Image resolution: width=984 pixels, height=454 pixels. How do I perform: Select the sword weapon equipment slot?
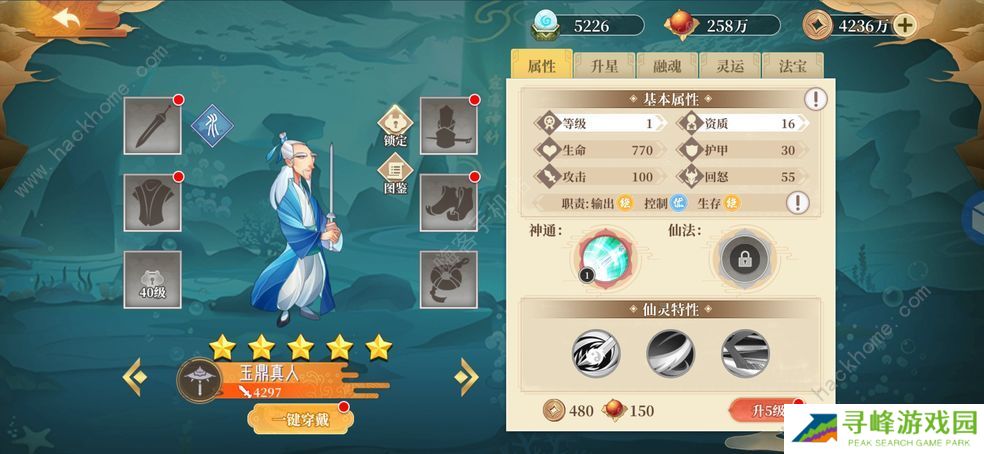coord(152,125)
